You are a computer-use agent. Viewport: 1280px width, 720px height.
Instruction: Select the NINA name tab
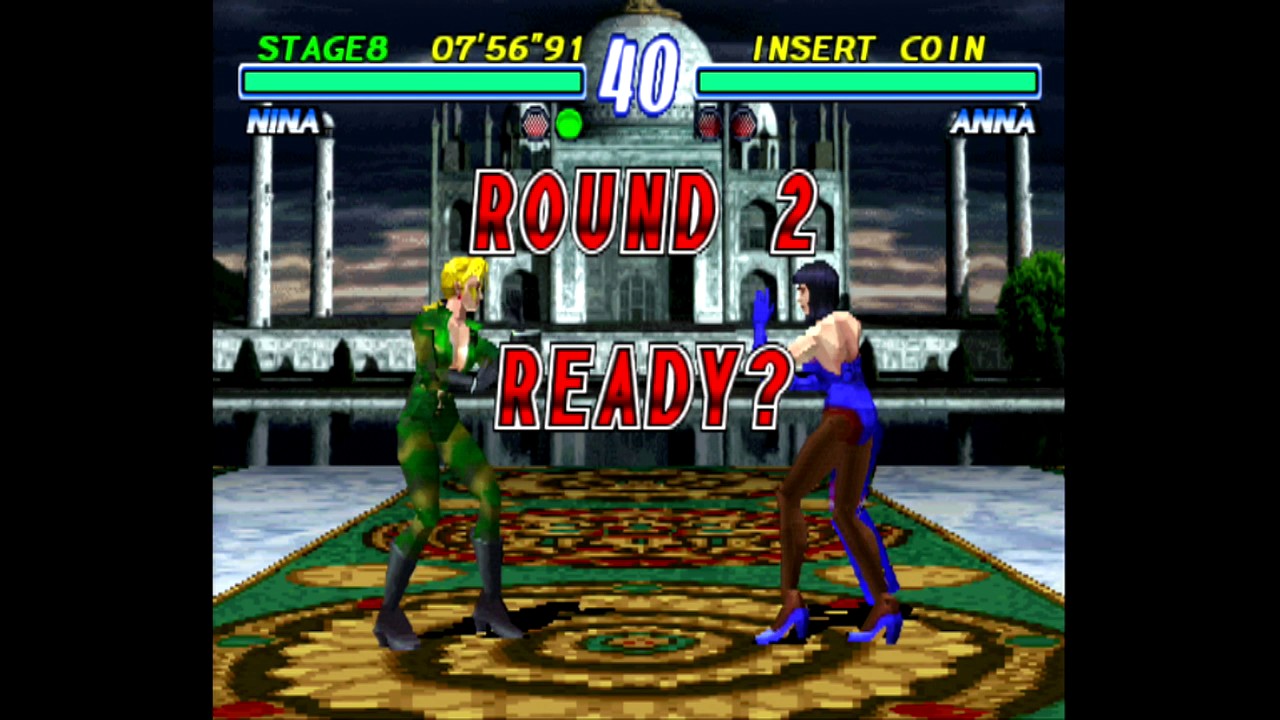click(x=285, y=122)
